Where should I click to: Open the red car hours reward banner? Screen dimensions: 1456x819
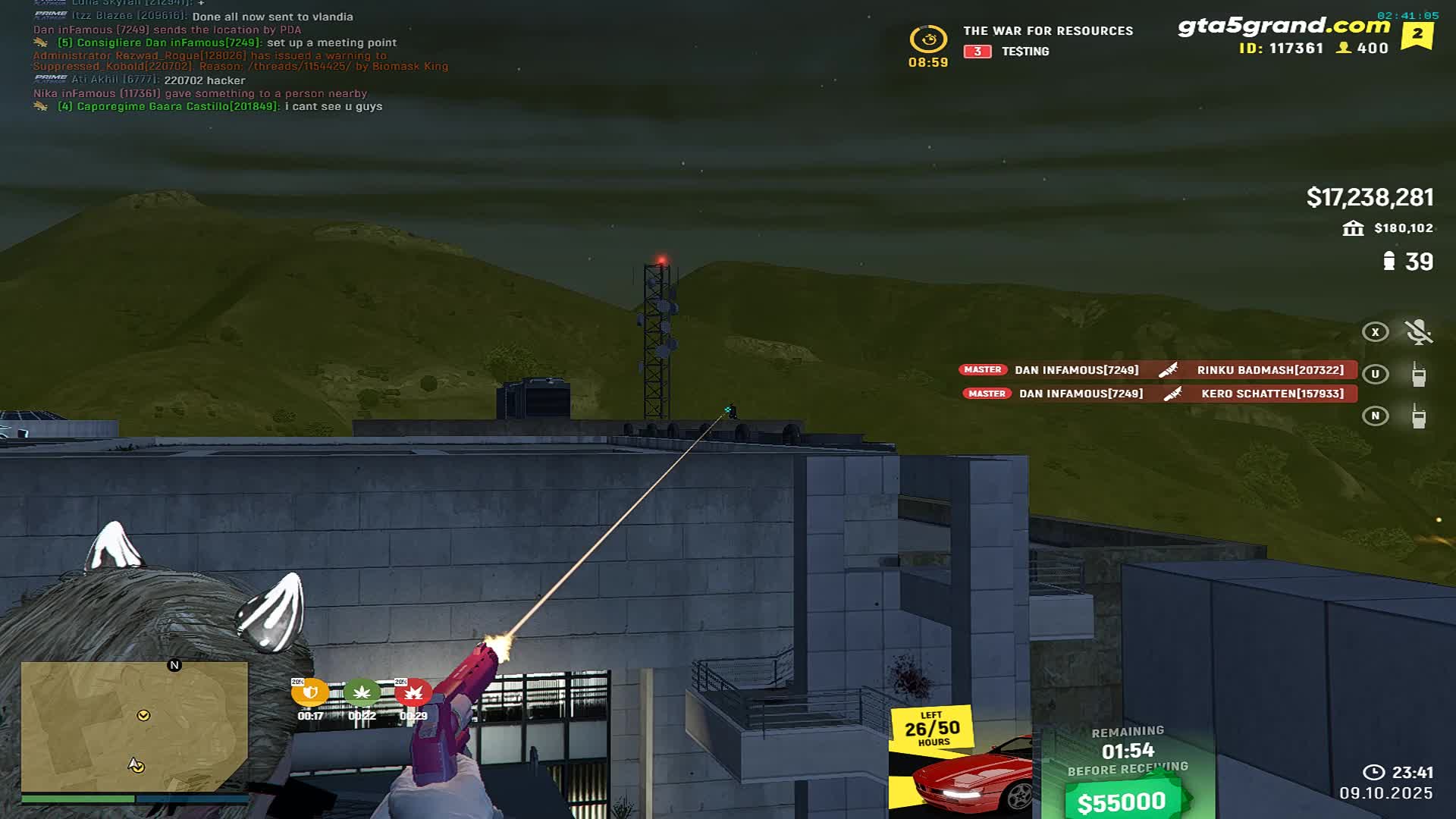coord(962,762)
